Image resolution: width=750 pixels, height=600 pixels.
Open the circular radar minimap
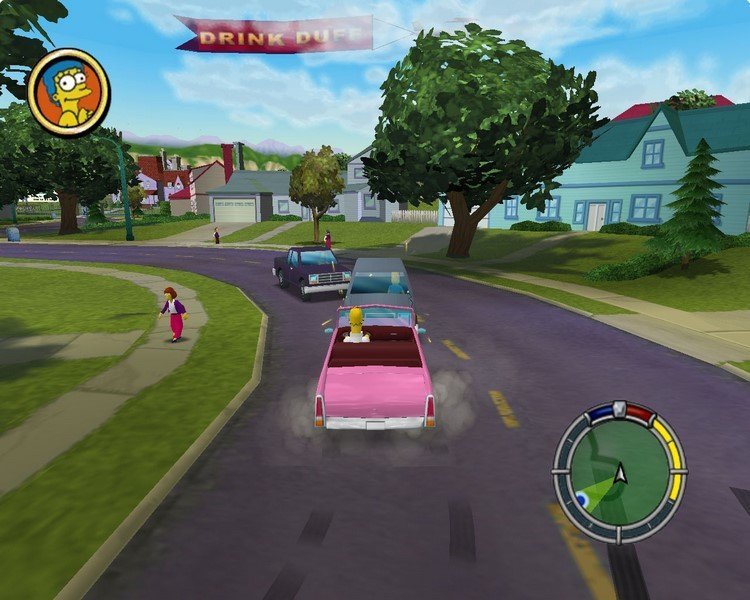click(619, 470)
